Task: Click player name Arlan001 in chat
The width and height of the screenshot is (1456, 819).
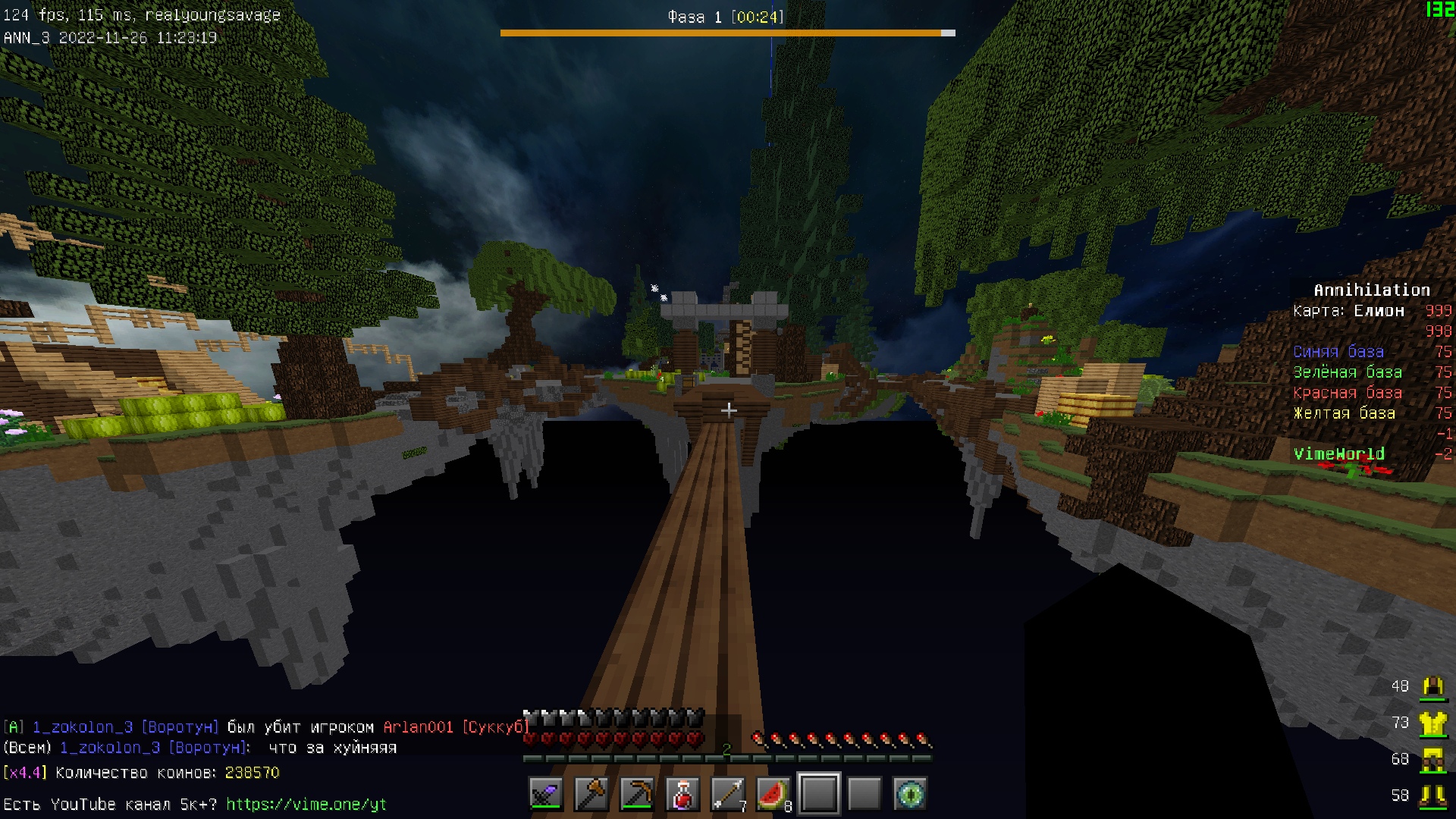Action: click(419, 726)
